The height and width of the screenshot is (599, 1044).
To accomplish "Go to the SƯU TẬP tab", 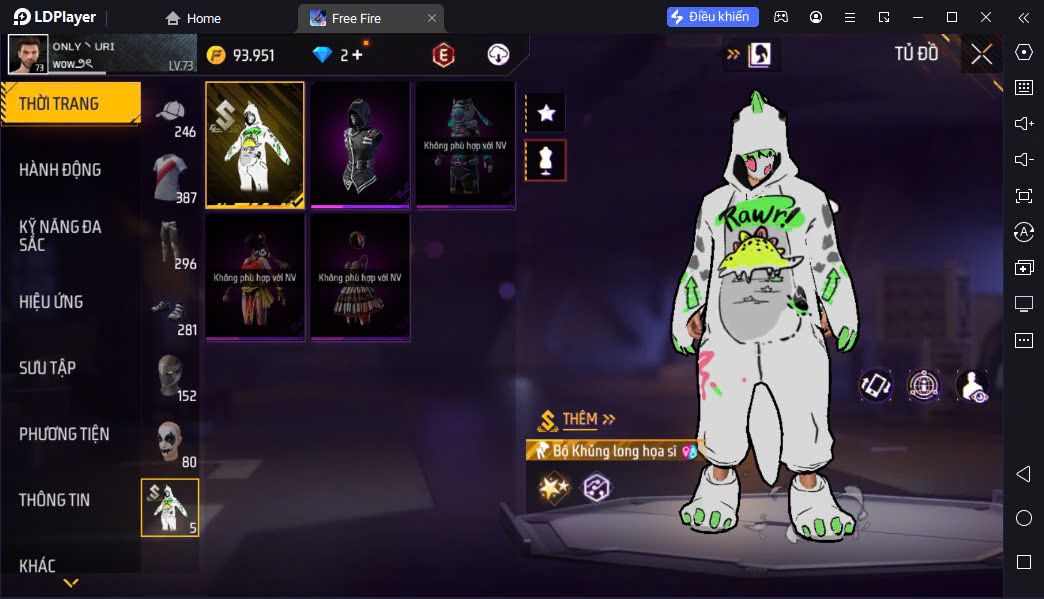I will click(x=47, y=368).
